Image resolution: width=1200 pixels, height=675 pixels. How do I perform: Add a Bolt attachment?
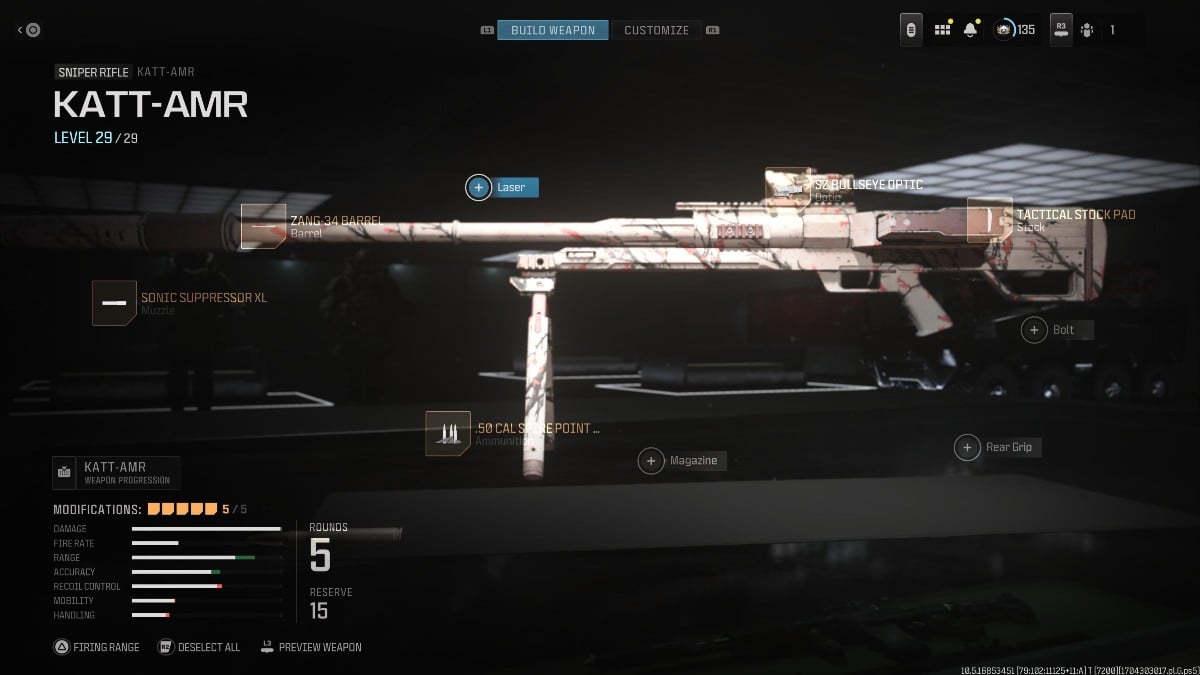[x=1034, y=329]
